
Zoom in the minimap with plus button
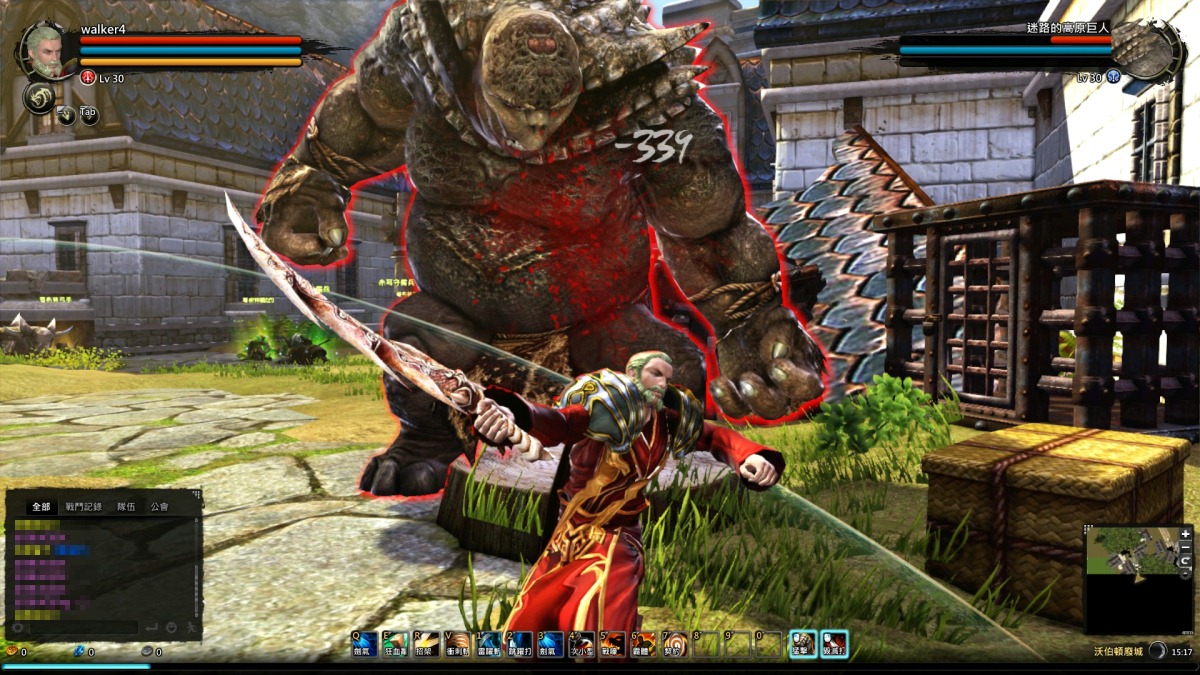pos(1186,535)
